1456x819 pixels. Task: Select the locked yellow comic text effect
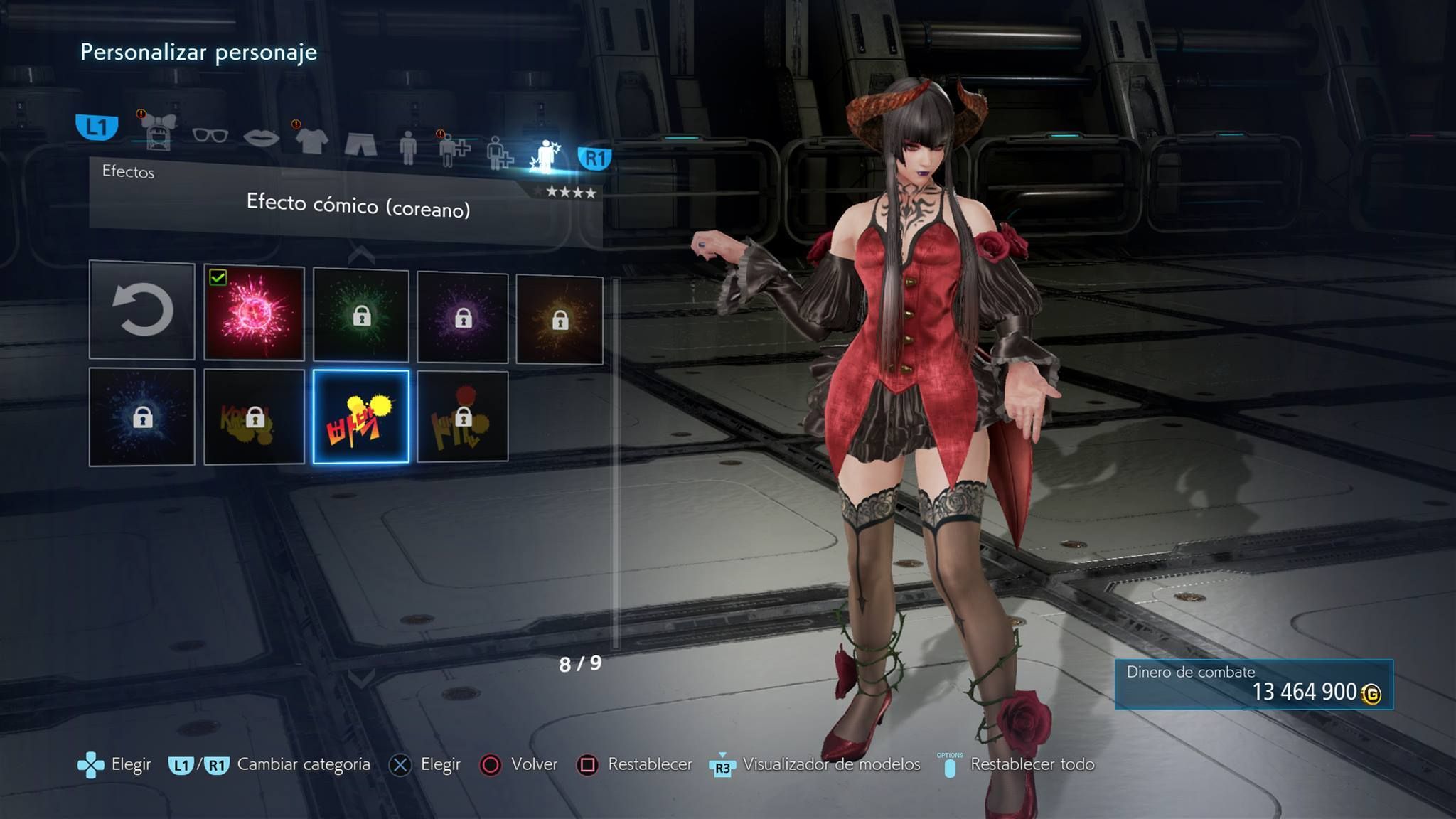pos(254,417)
